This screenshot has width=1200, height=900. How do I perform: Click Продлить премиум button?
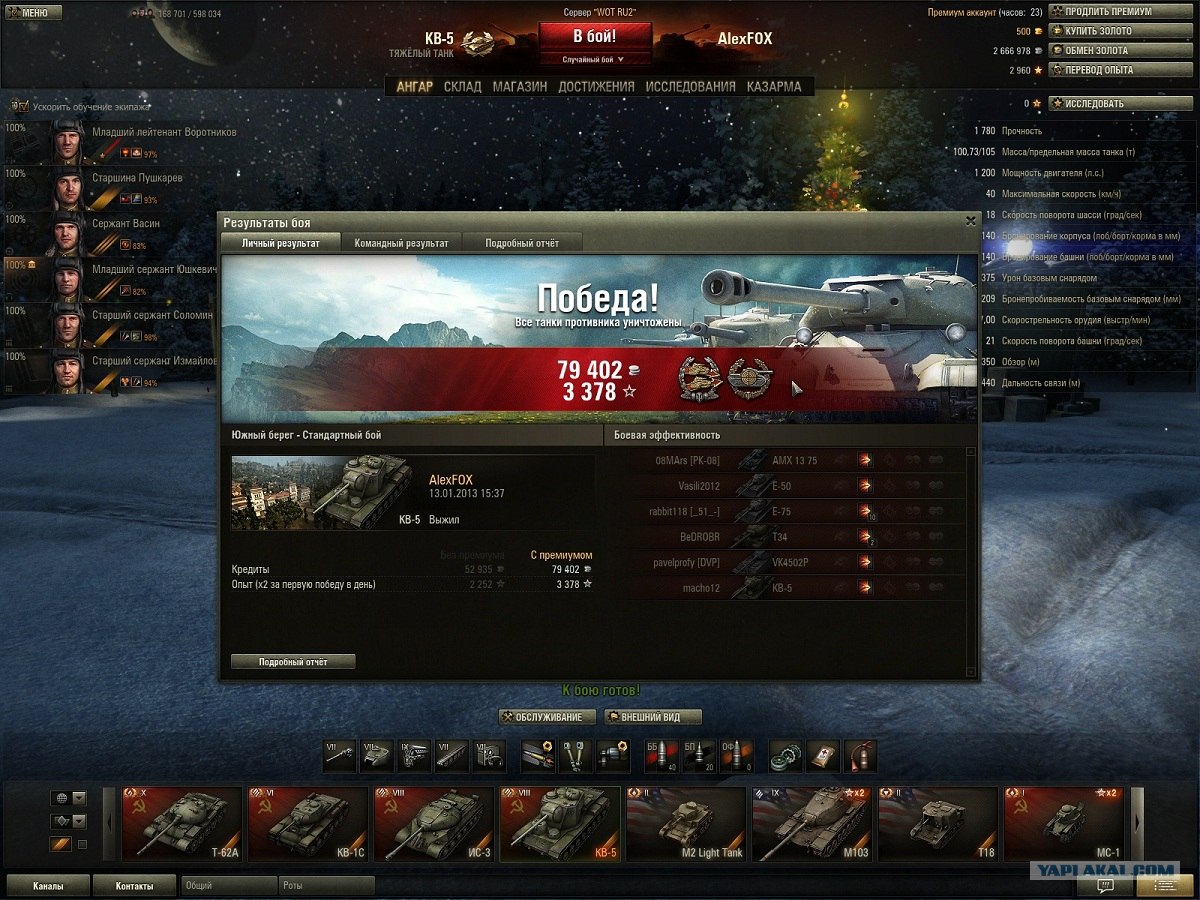(x=1120, y=12)
